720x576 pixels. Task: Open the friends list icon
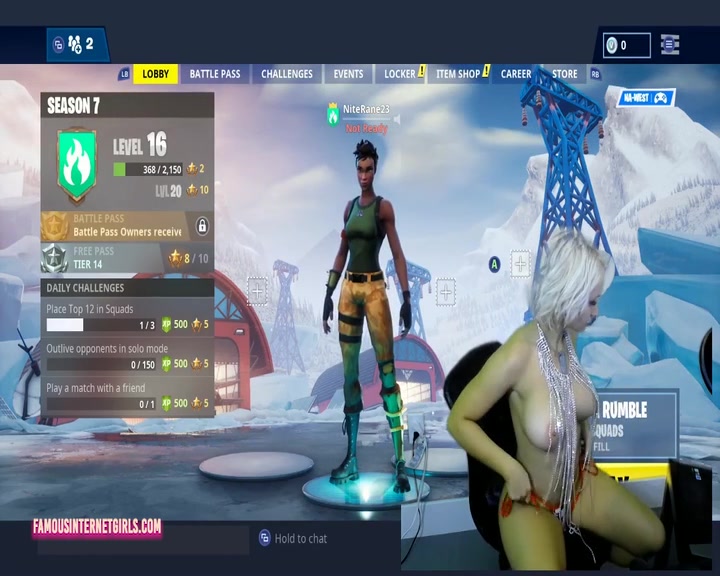(74, 44)
